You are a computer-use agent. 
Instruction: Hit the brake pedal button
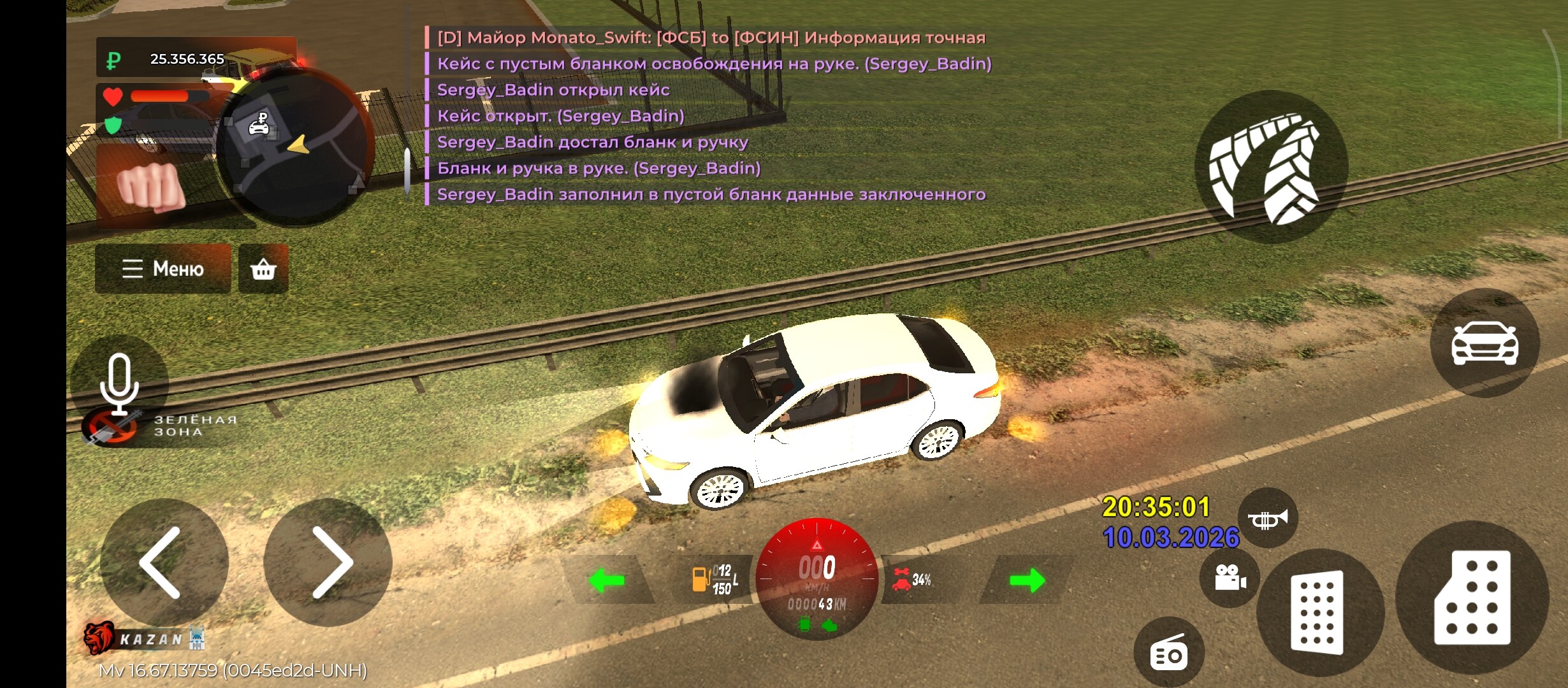click(1318, 612)
